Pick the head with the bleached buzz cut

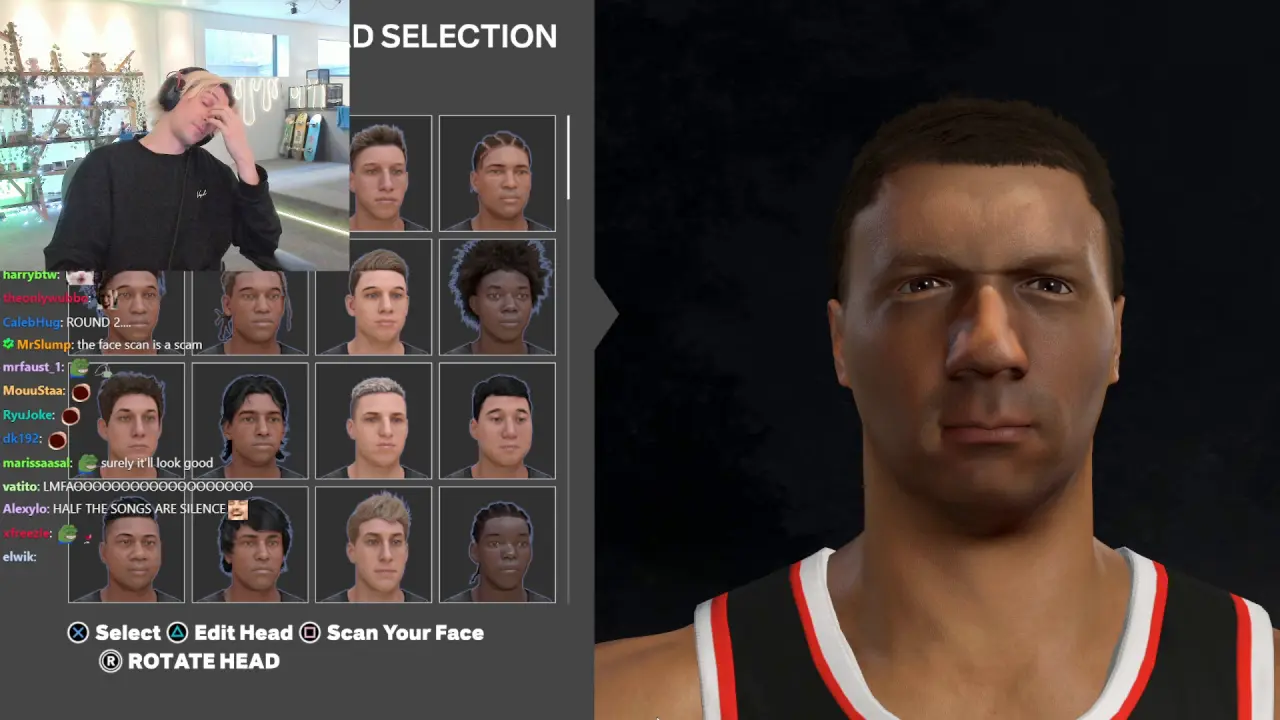tap(373, 421)
